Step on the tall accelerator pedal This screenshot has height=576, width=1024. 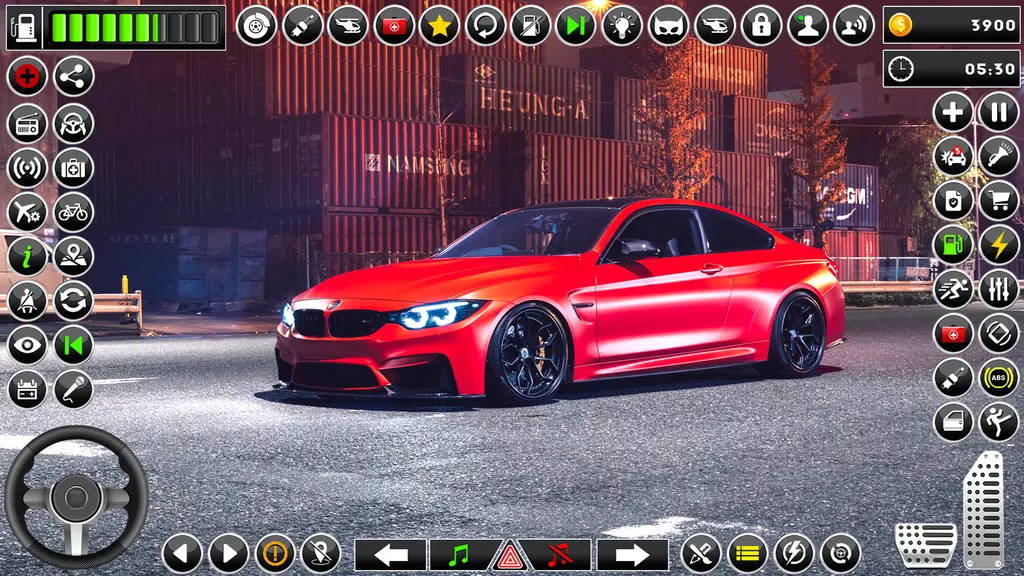pos(982,510)
